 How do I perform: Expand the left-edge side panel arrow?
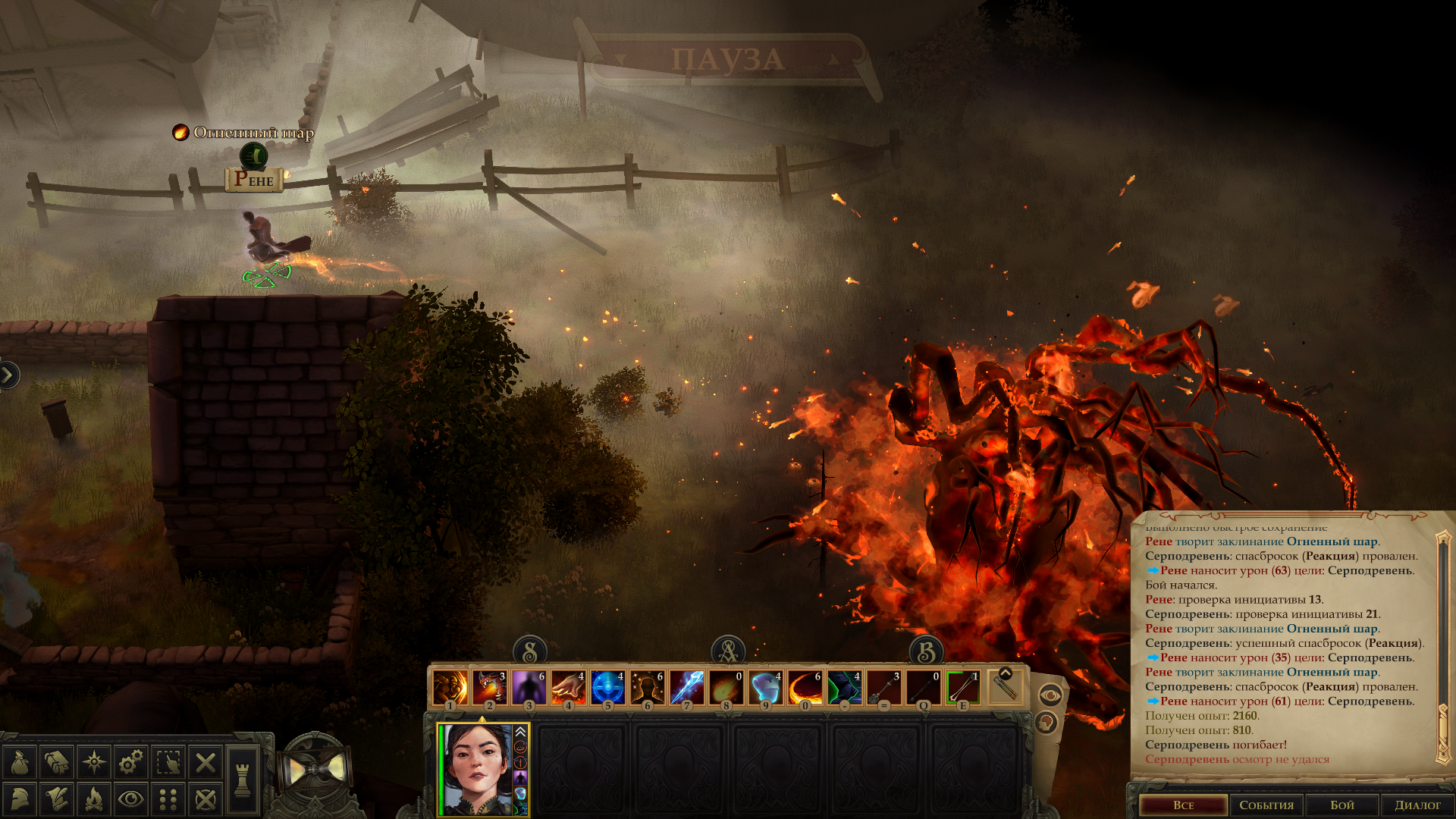click(x=8, y=375)
